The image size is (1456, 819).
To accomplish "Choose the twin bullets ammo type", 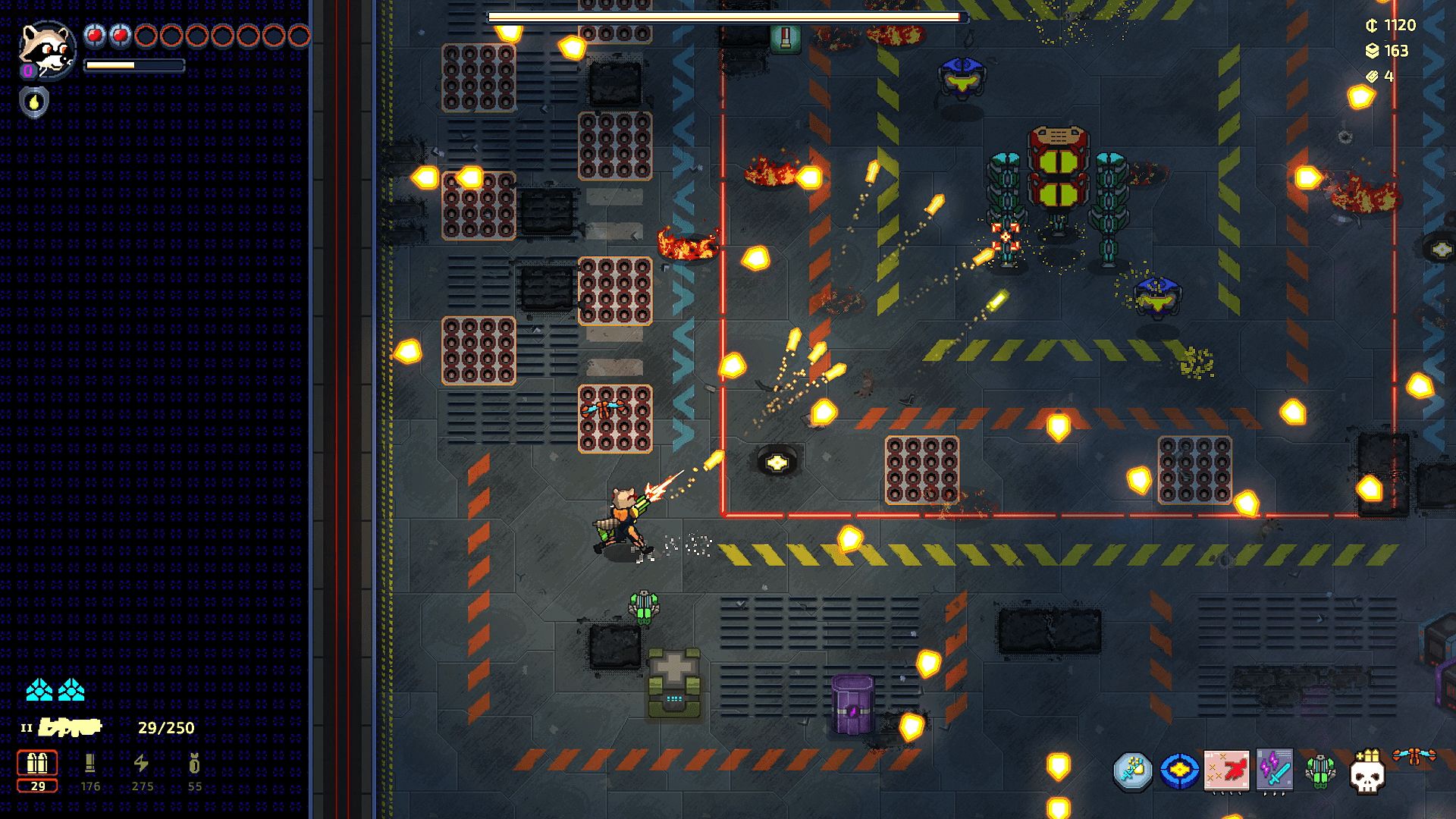I will pyautogui.click(x=37, y=764).
